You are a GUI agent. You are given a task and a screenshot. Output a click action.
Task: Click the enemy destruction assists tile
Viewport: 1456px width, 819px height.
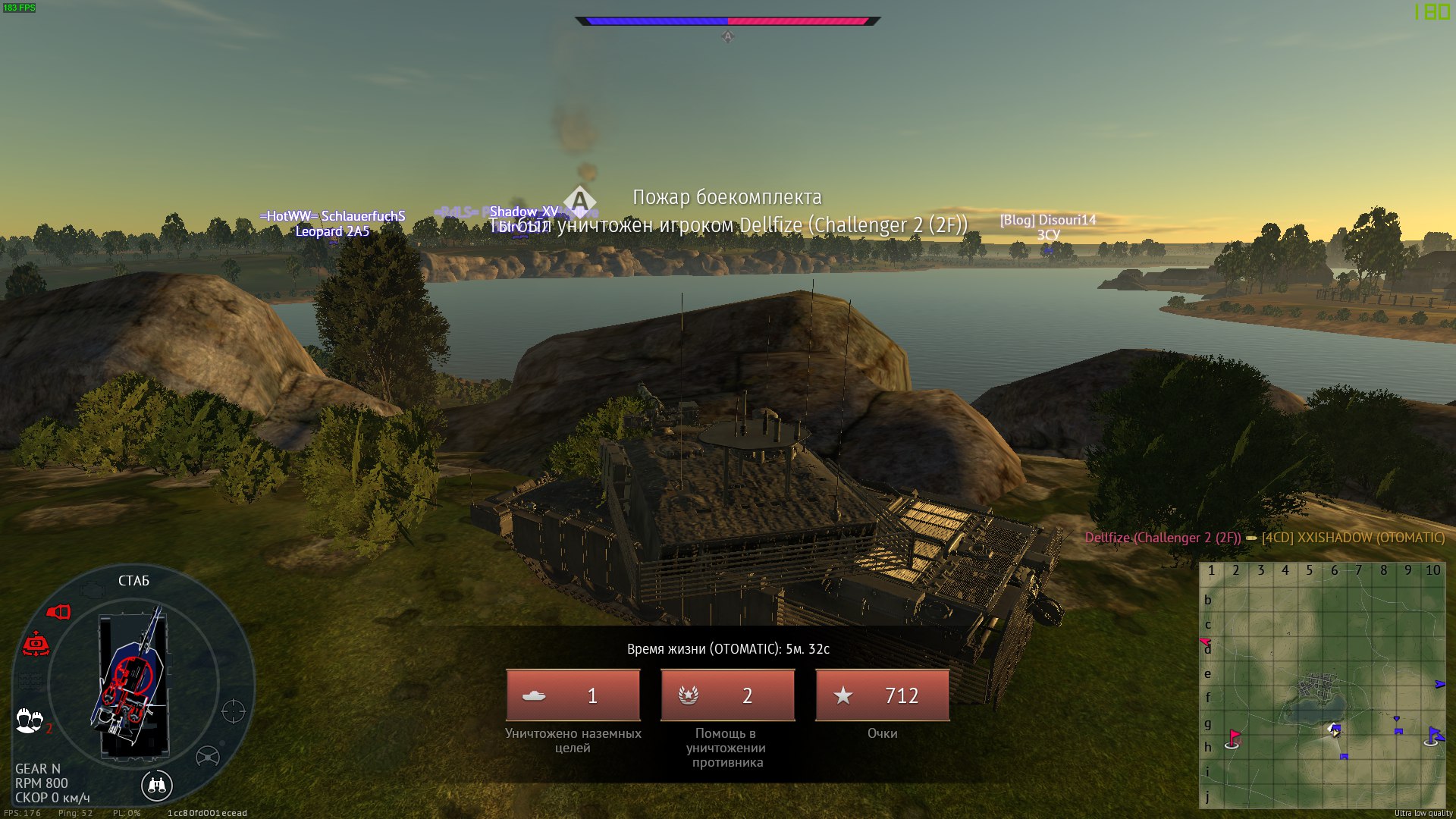727,695
